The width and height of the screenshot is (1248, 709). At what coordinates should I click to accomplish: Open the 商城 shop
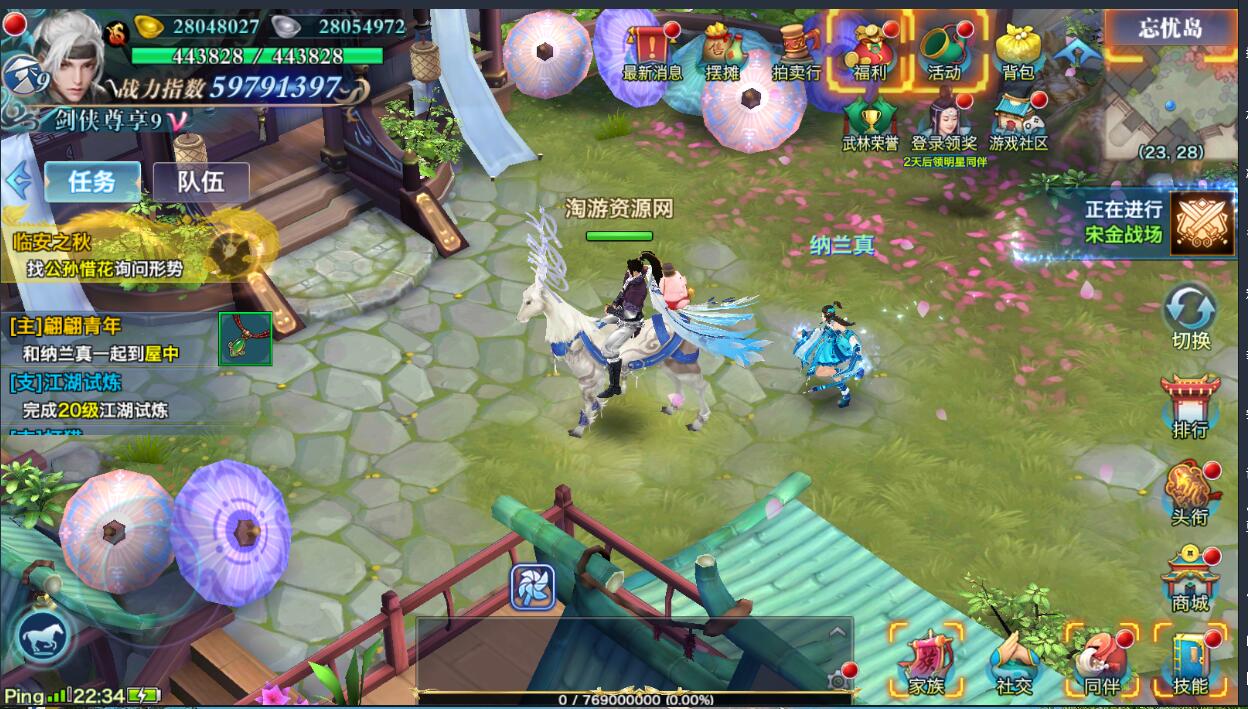[1190, 578]
